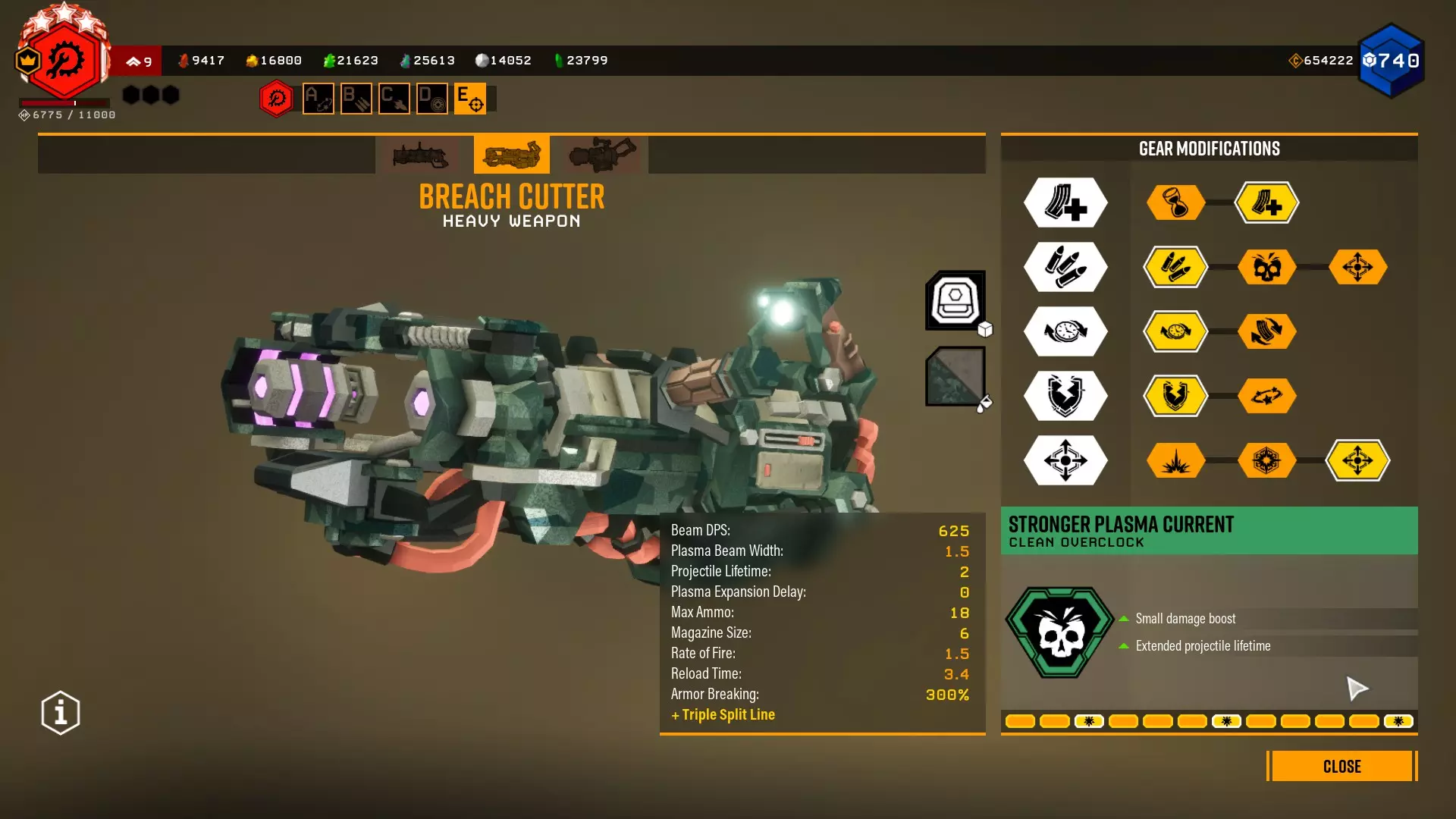The width and height of the screenshot is (1456, 819).
Task: Choose the Shard Diffractor weapon tab
Action: [x=603, y=155]
